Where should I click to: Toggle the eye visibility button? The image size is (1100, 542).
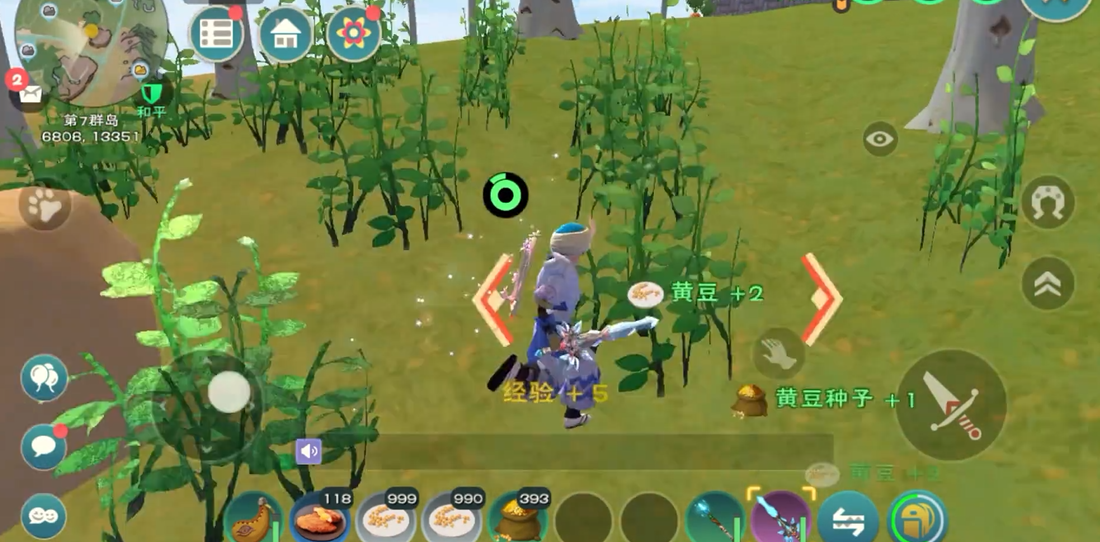tap(880, 139)
